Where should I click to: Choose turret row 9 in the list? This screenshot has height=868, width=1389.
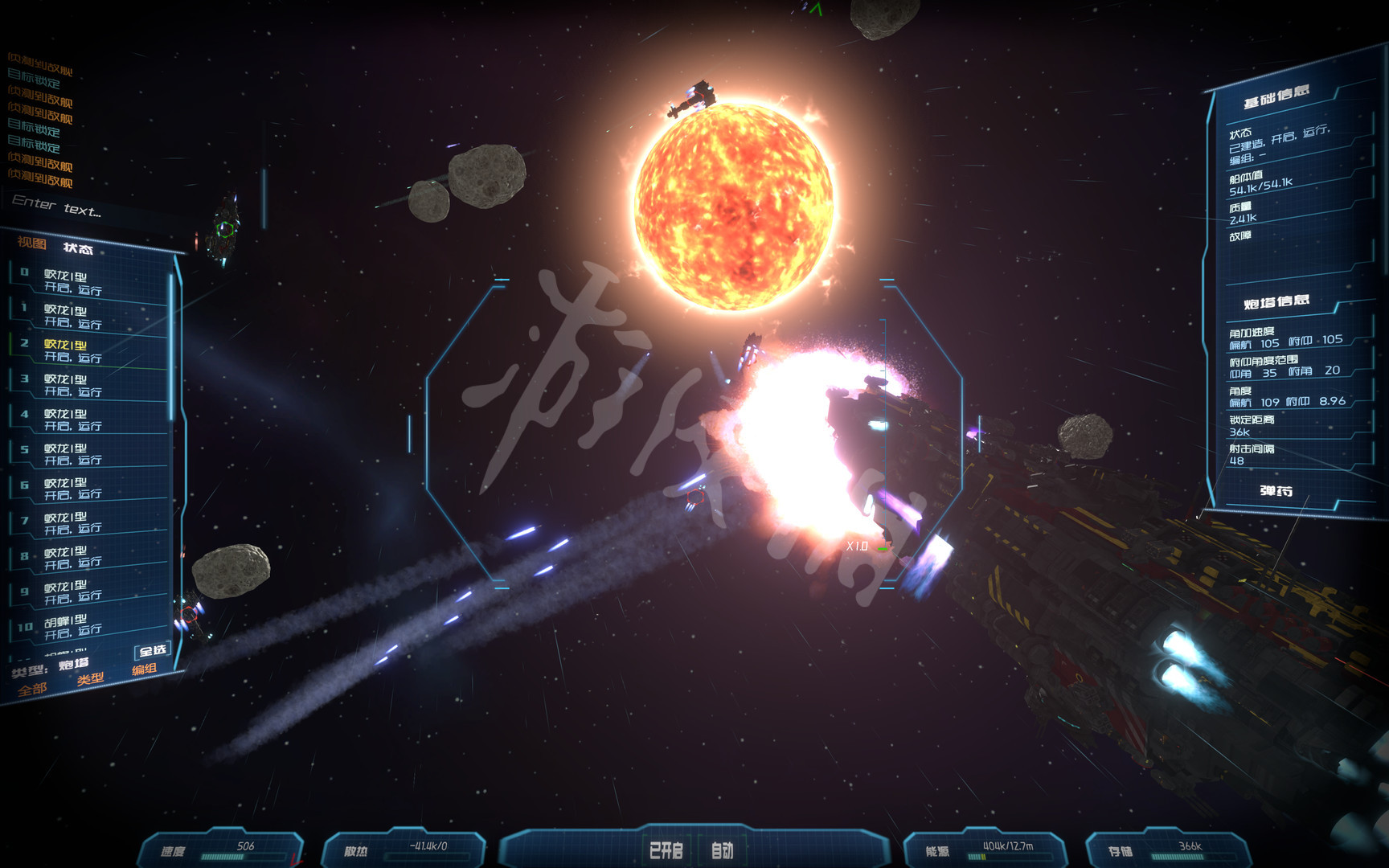tap(88, 592)
